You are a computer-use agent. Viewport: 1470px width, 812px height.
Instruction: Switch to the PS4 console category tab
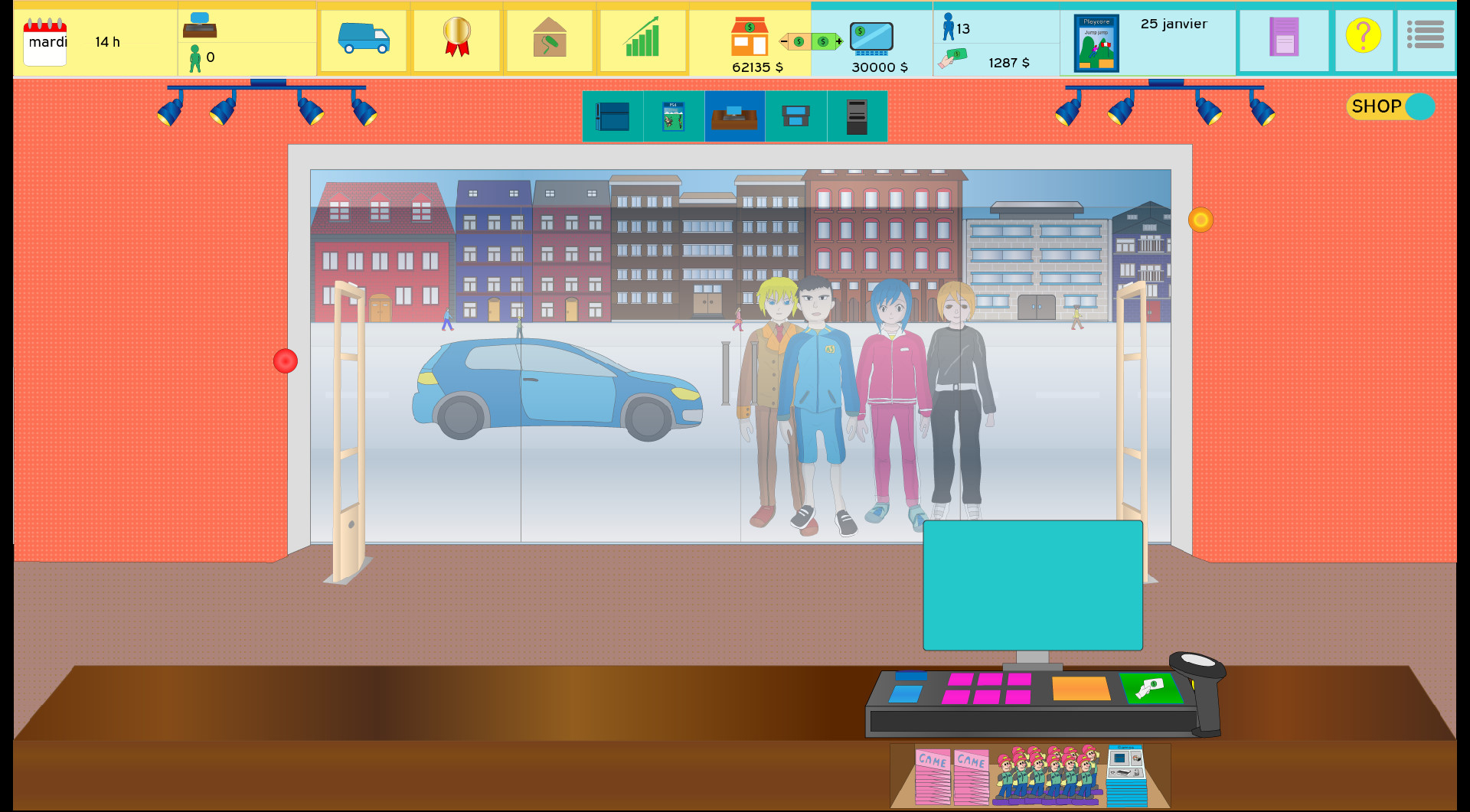[x=673, y=116]
